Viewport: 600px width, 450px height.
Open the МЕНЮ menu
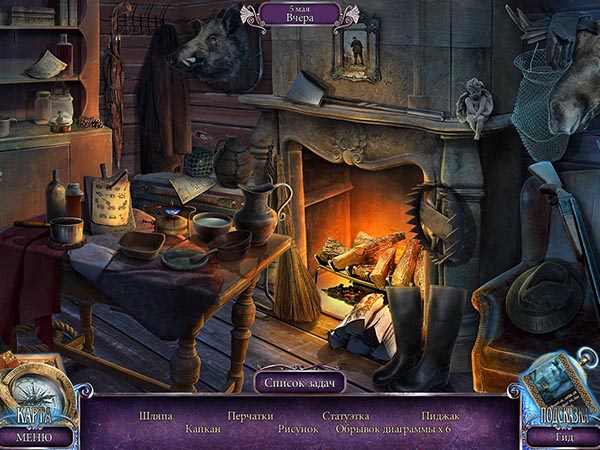tap(35, 436)
